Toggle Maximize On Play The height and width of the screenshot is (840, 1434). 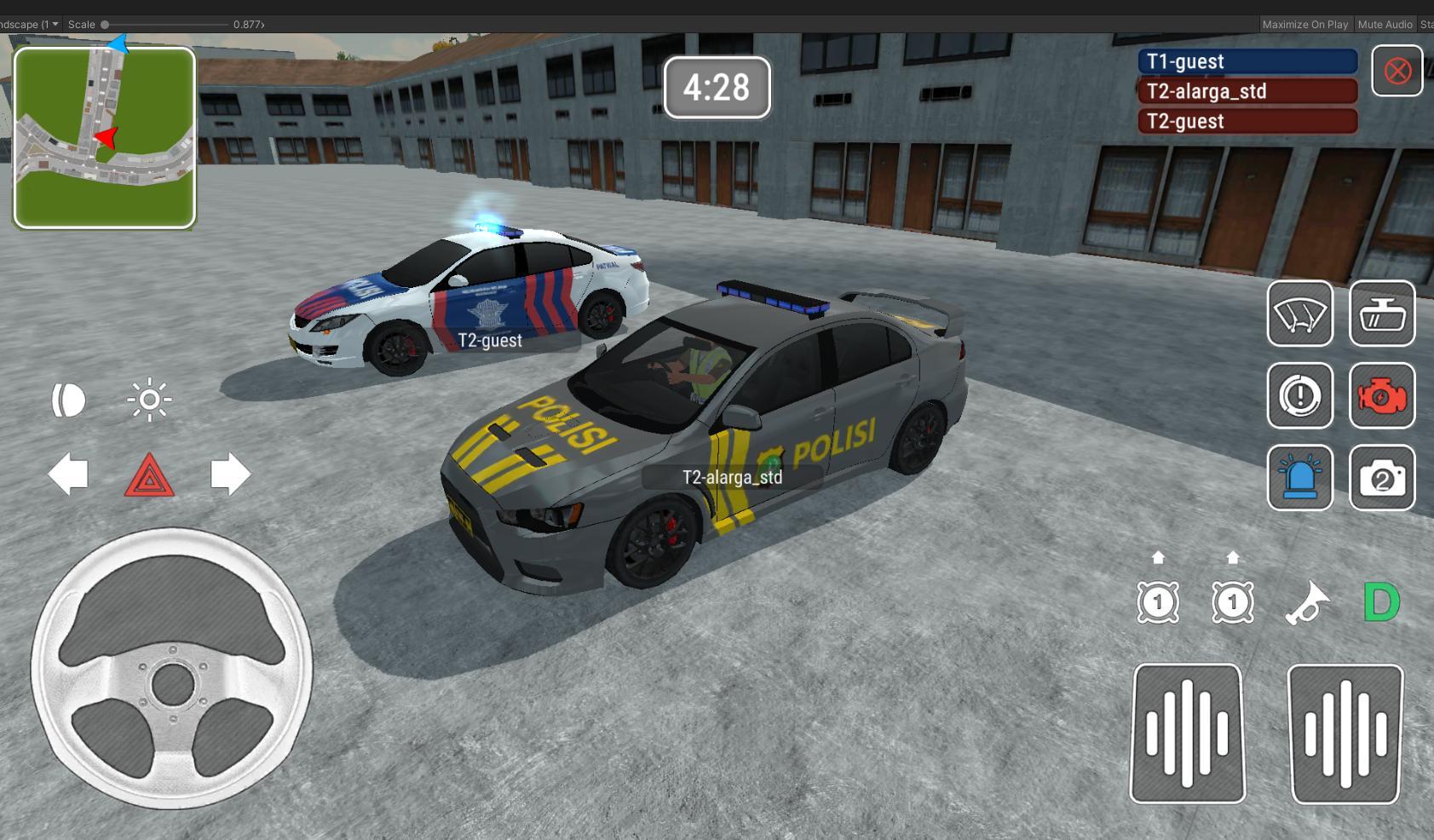tap(1305, 24)
